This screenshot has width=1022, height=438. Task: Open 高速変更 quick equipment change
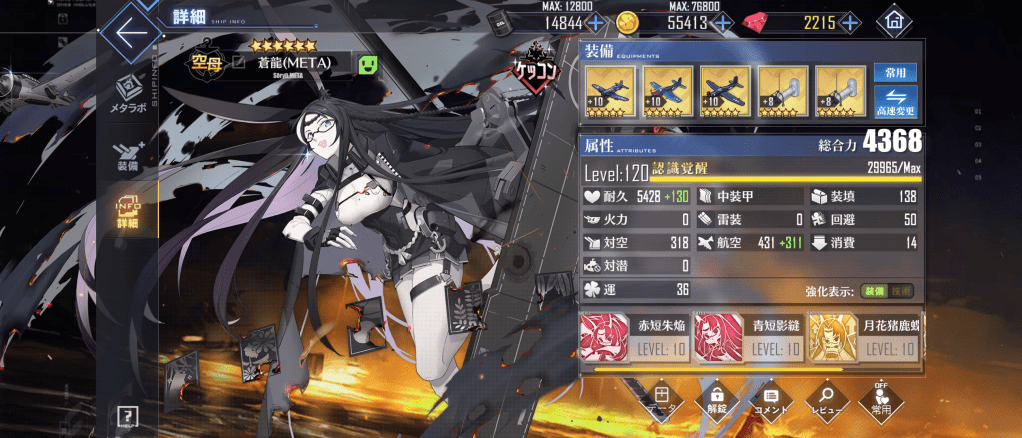tap(895, 101)
